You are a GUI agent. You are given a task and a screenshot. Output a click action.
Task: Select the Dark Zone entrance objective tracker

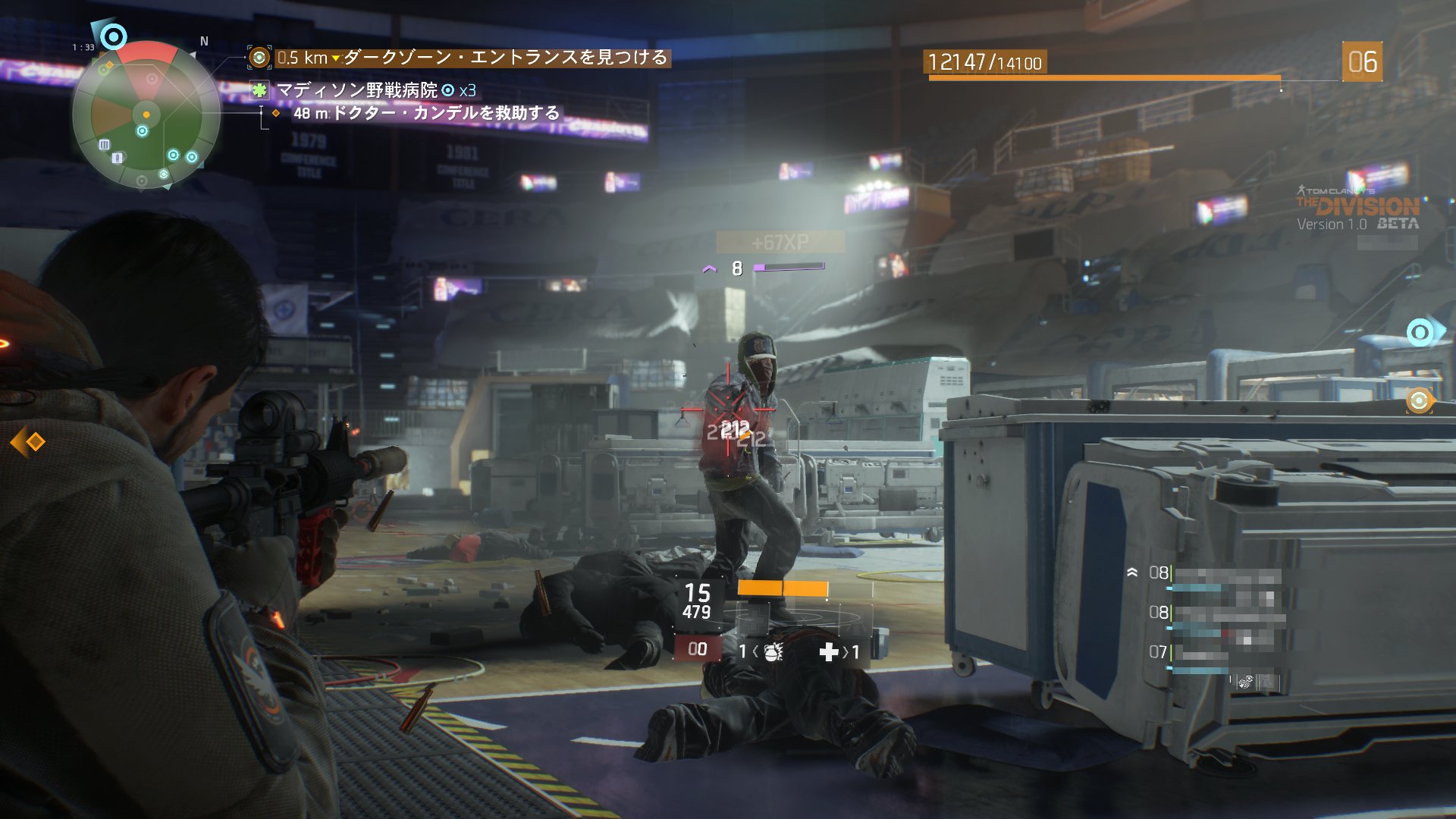(470, 58)
